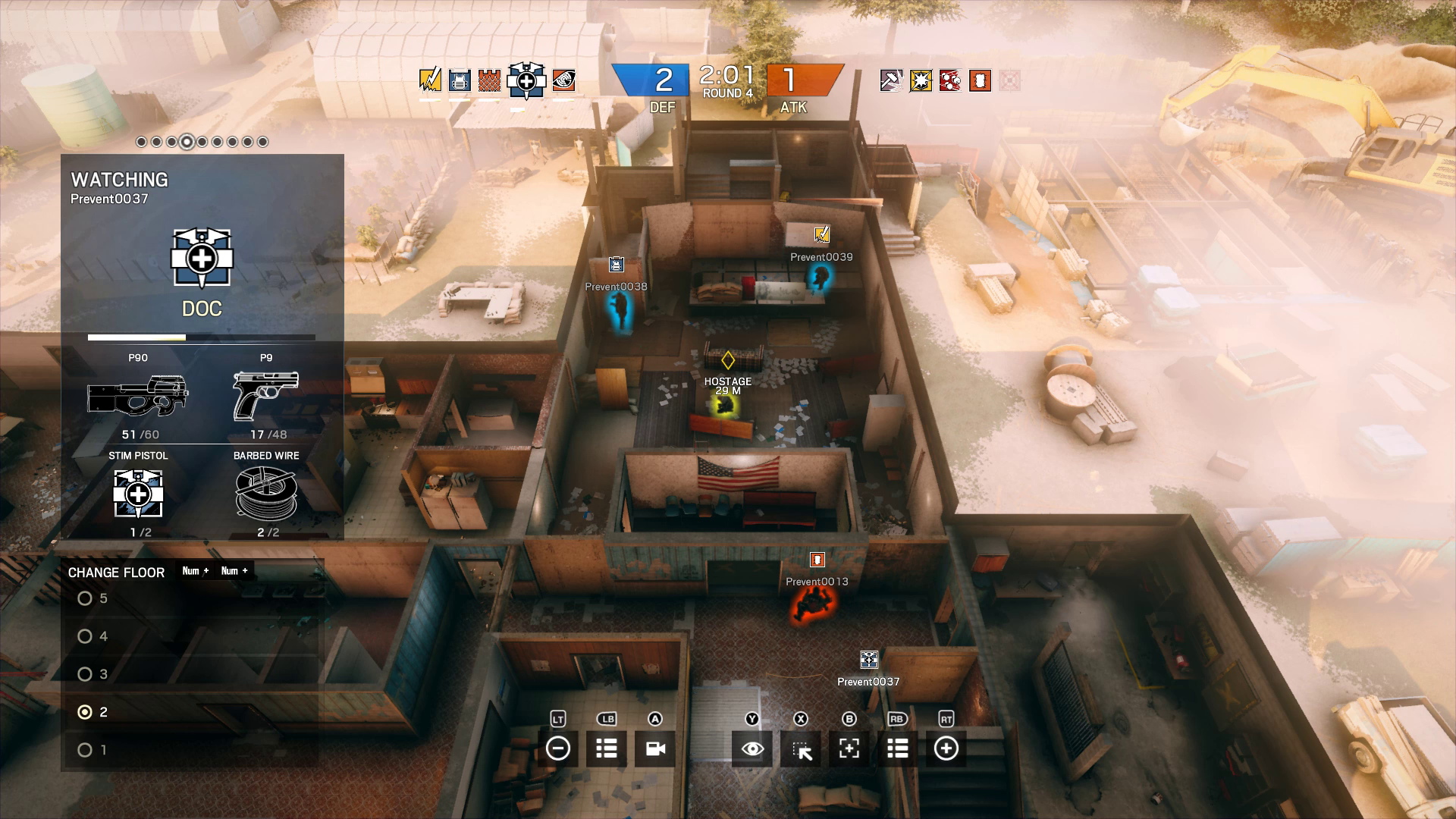Click the marquee cursor selection icon
This screenshot has width=1456, height=819.
[800, 748]
